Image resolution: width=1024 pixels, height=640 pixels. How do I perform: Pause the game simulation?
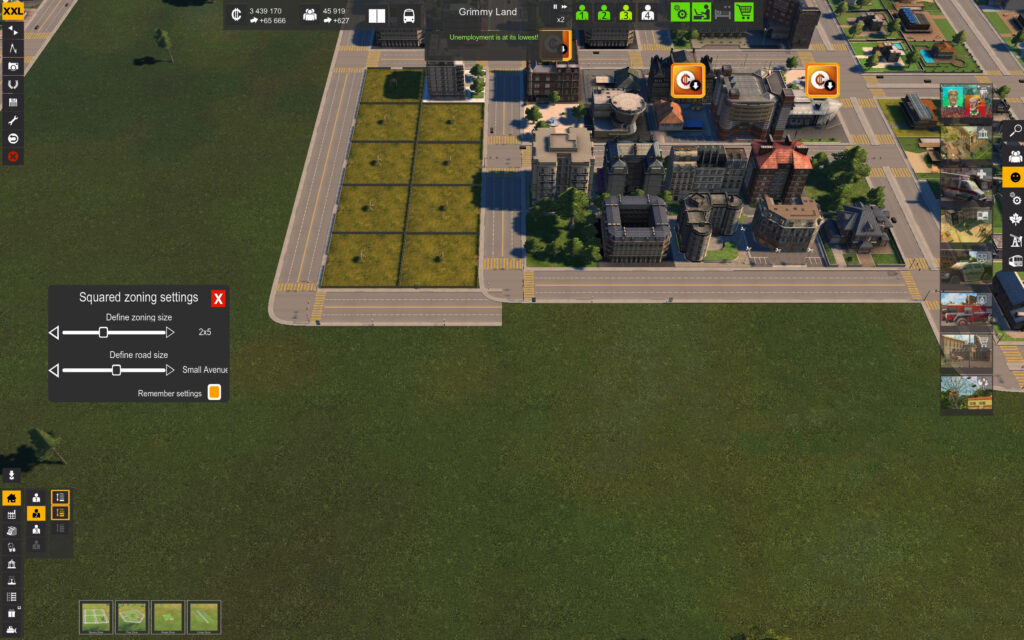coord(555,7)
